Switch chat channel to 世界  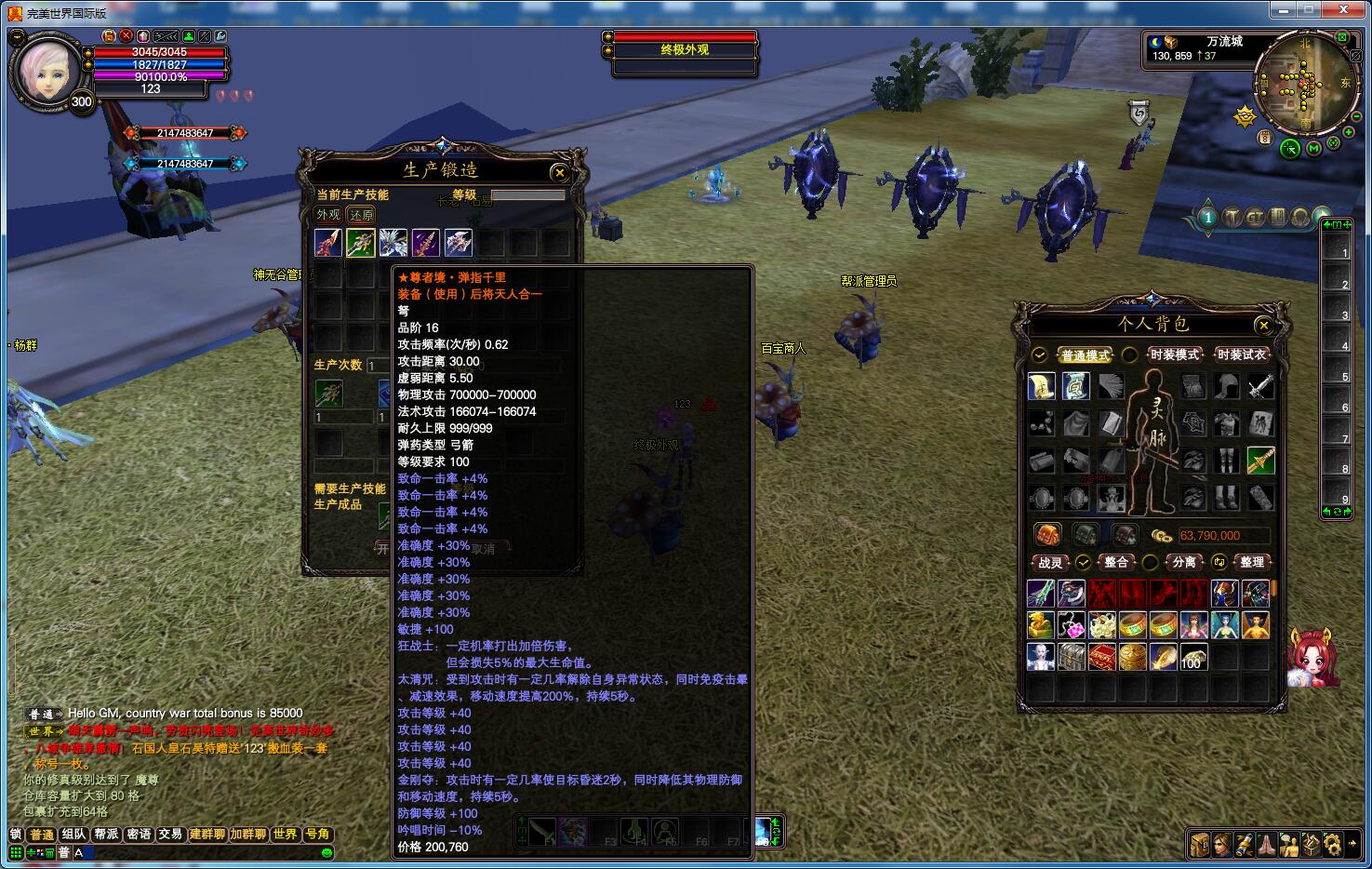(x=285, y=835)
